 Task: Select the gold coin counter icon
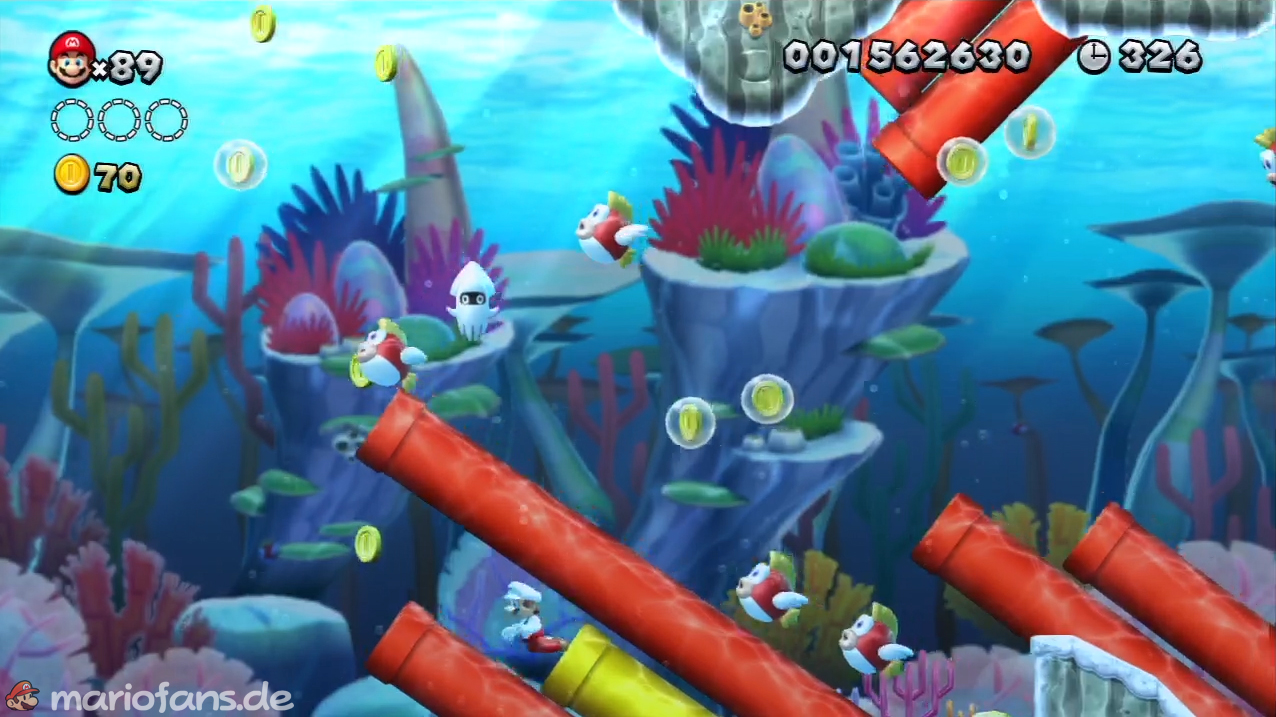72,176
